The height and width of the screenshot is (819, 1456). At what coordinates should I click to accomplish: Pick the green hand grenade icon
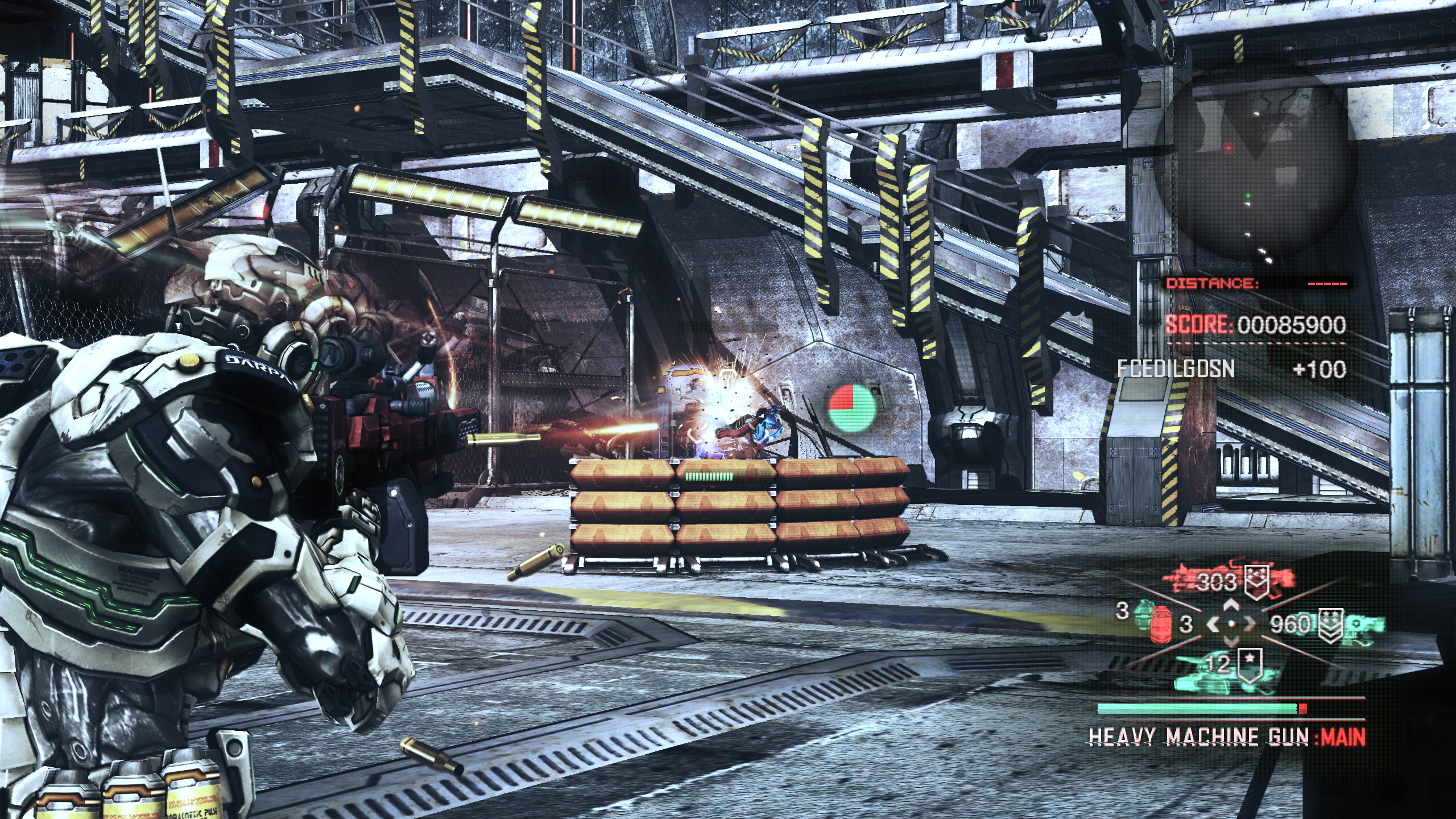tap(1144, 615)
